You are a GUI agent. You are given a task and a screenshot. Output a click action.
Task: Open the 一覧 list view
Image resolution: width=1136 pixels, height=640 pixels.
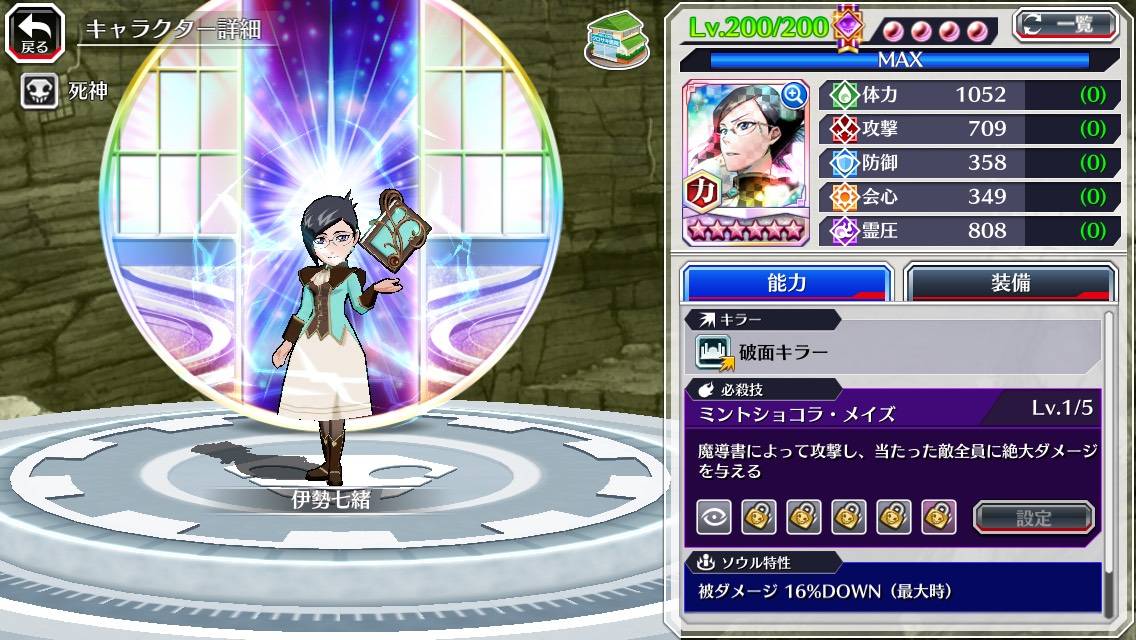click(x=1065, y=25)
